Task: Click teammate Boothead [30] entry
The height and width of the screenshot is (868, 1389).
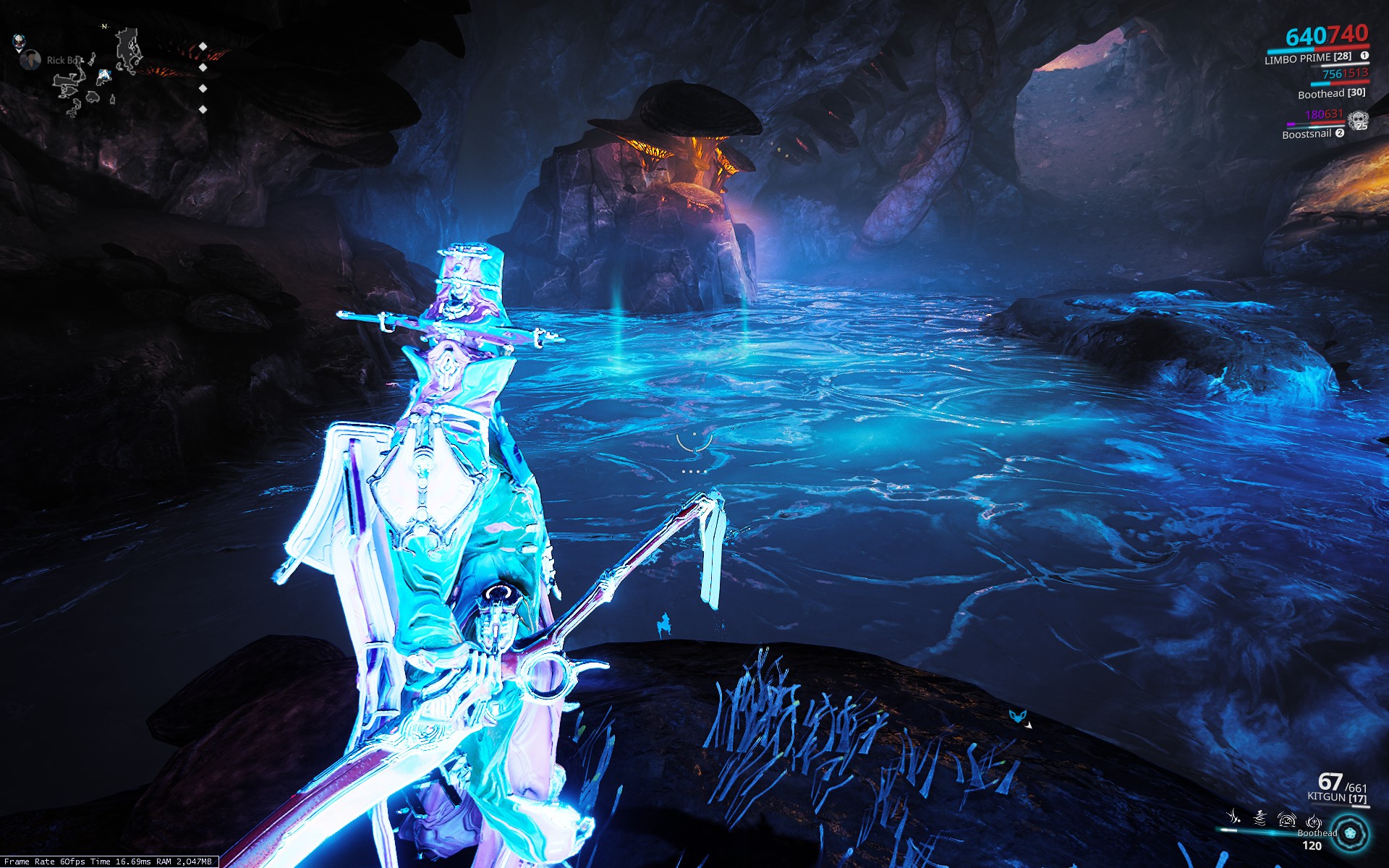Action: pyautogui.click(x=1331, y=93)
